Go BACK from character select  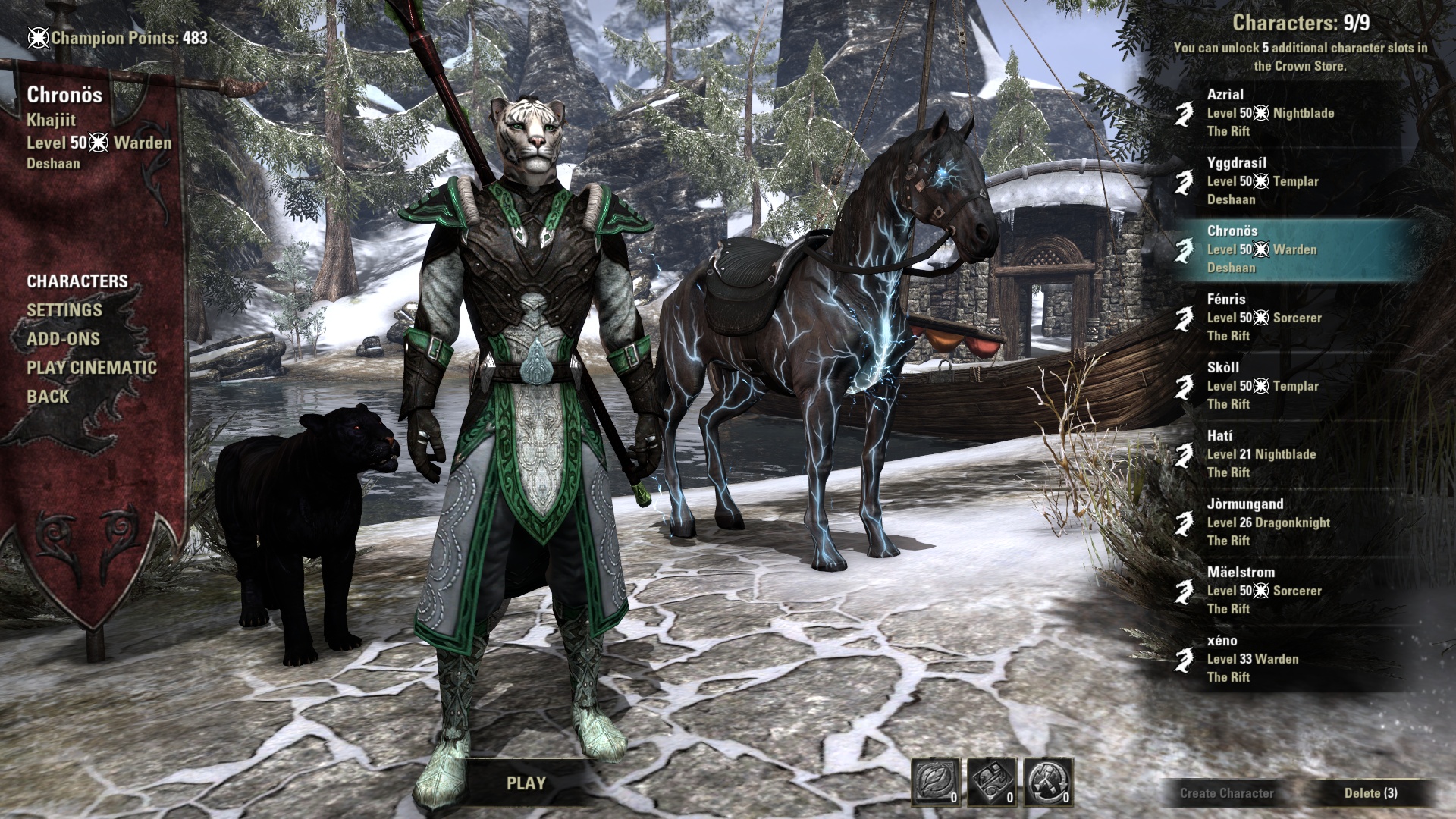click(x=48, y=397)
